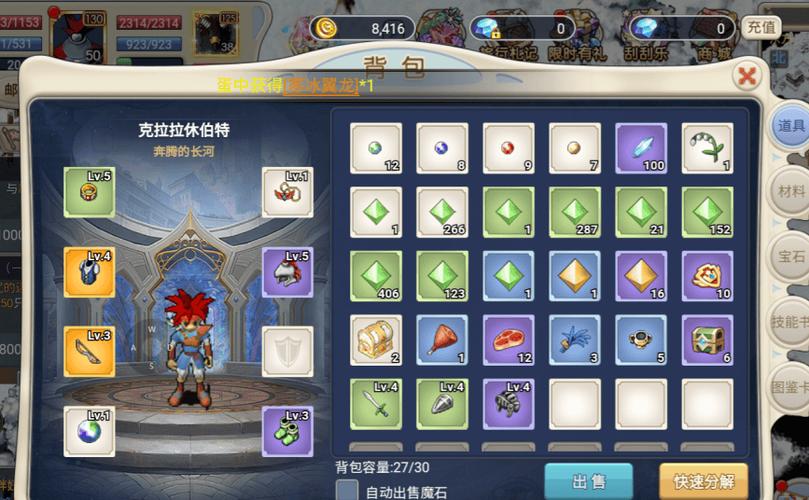This screenshot has width=809, height=500.
Task: Open the 材料 materials tab
Action: point(790,191)
